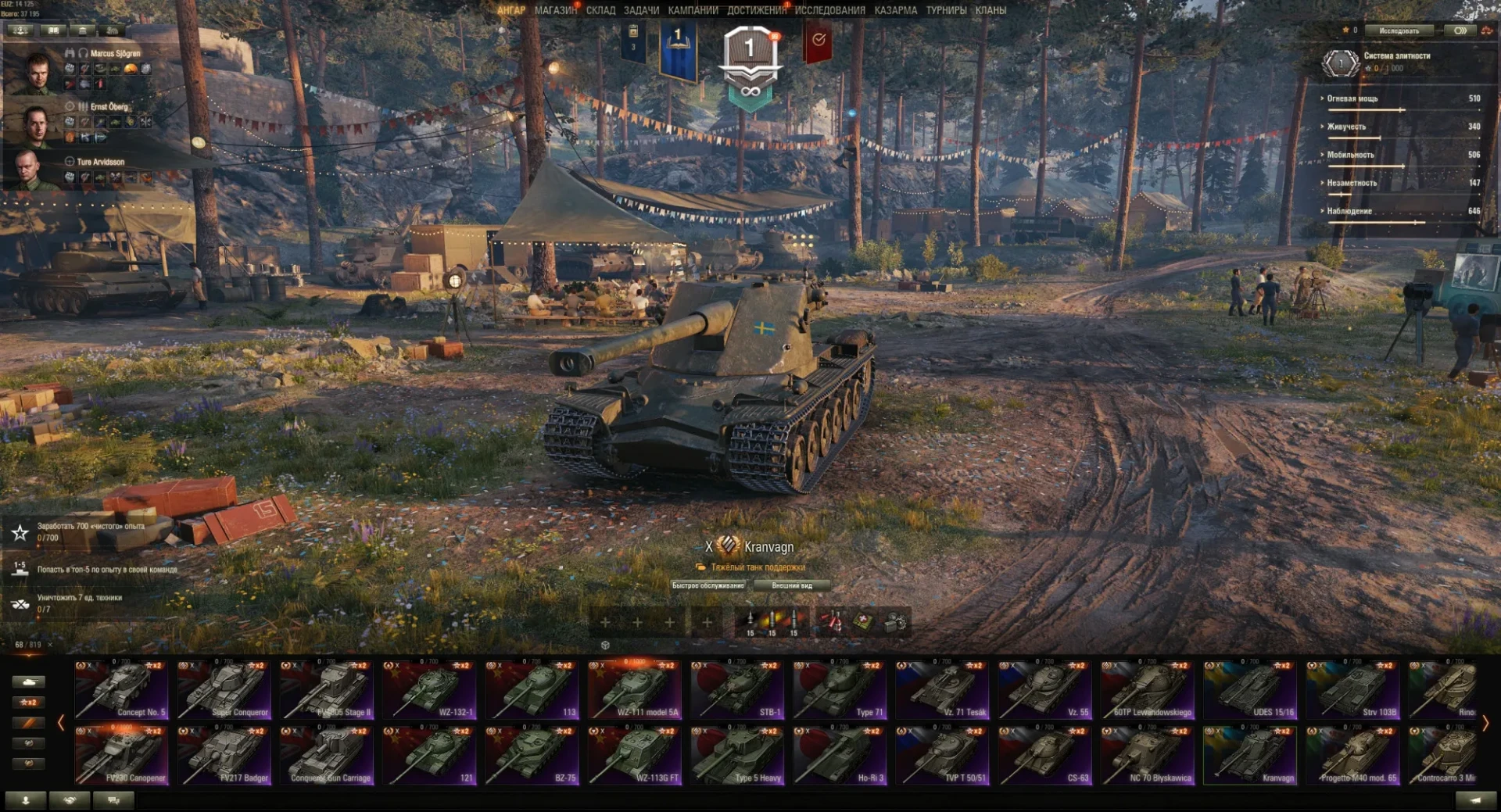Screen dimensions: 1501x812
Task: Open the ЗАДАЧИ menu tab
Action: click(x=641, y=10)
